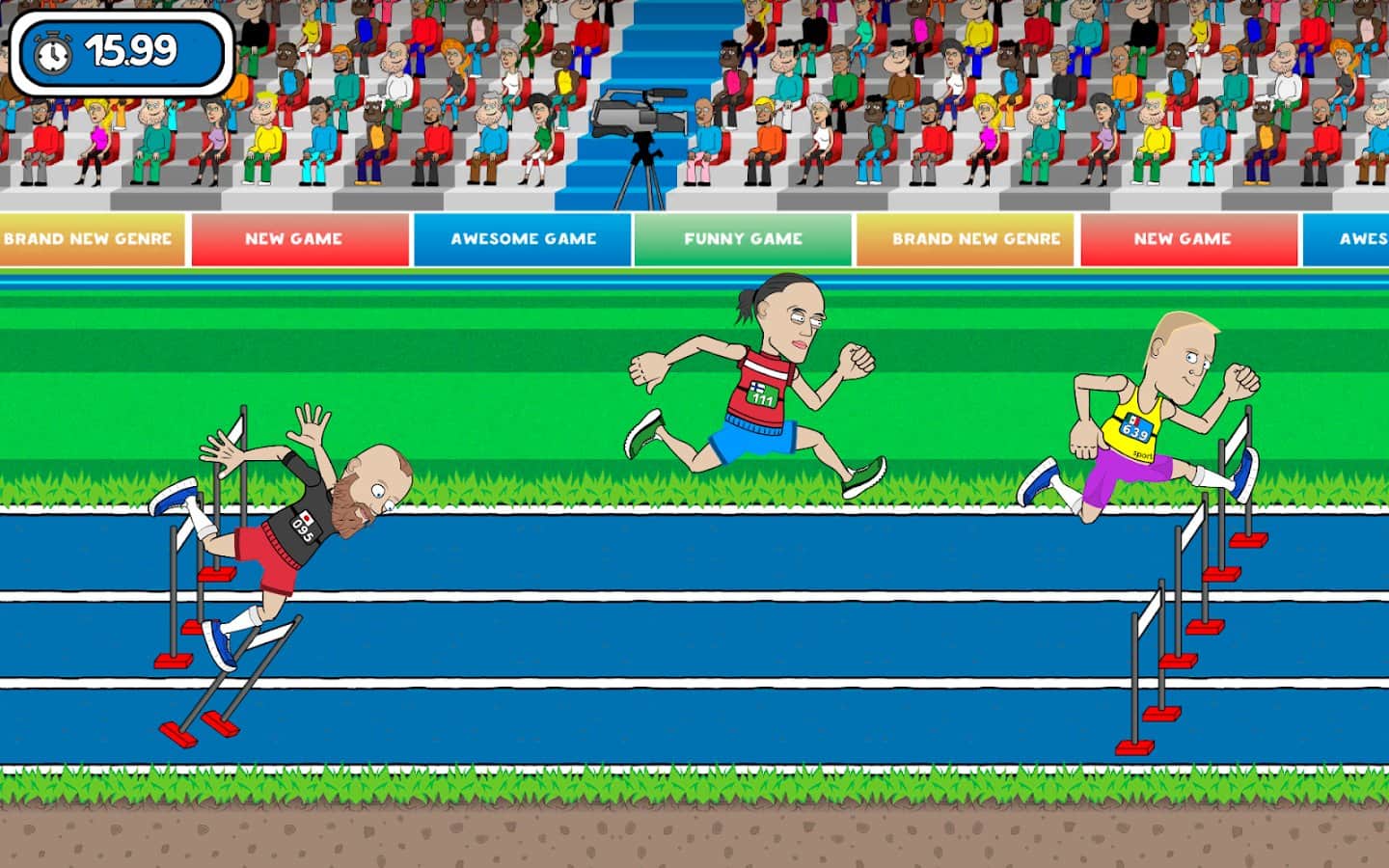Click the Finland flag patch on bib 111
Screen dimensions: 1389x868
tap(757, 390)
